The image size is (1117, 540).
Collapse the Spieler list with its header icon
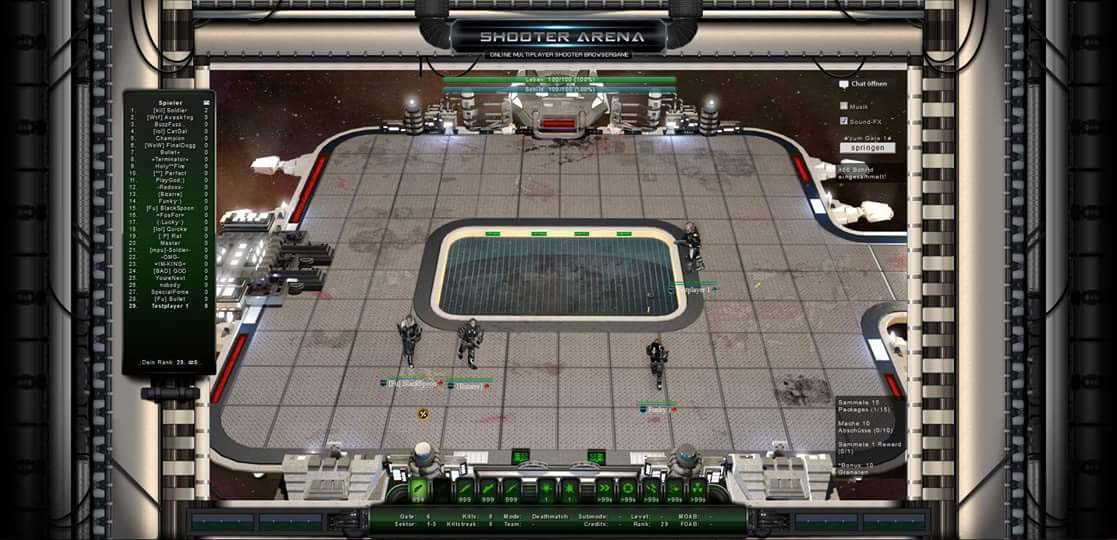tap(207, 102)
